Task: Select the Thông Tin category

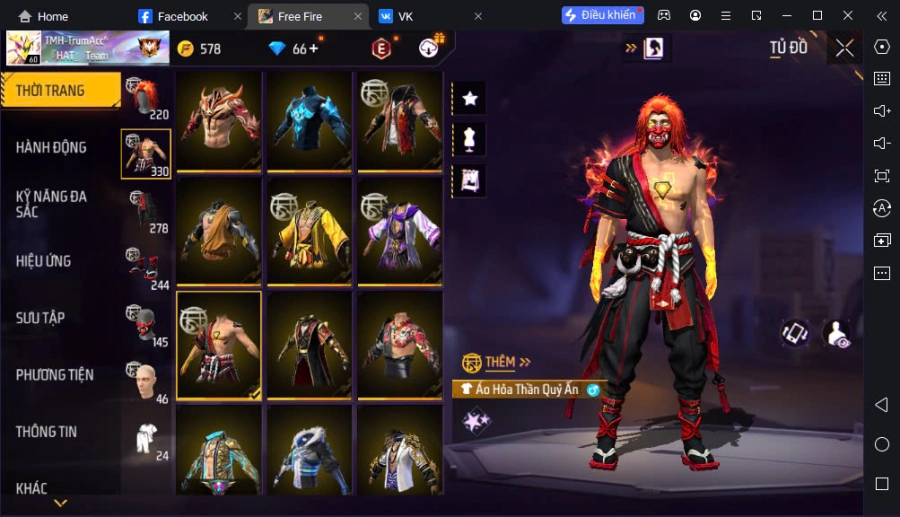Action: (47, 432)
